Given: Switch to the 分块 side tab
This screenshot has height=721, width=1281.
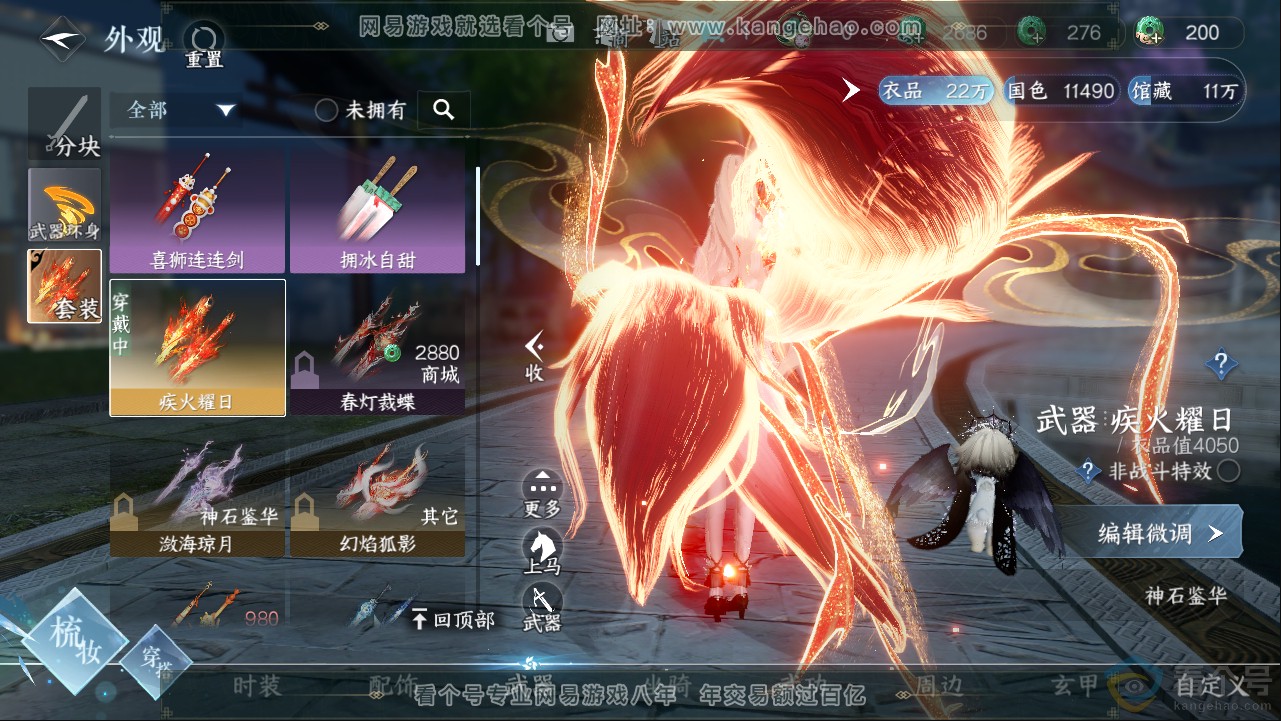Looking at the screenshot, I should (66, 124).
